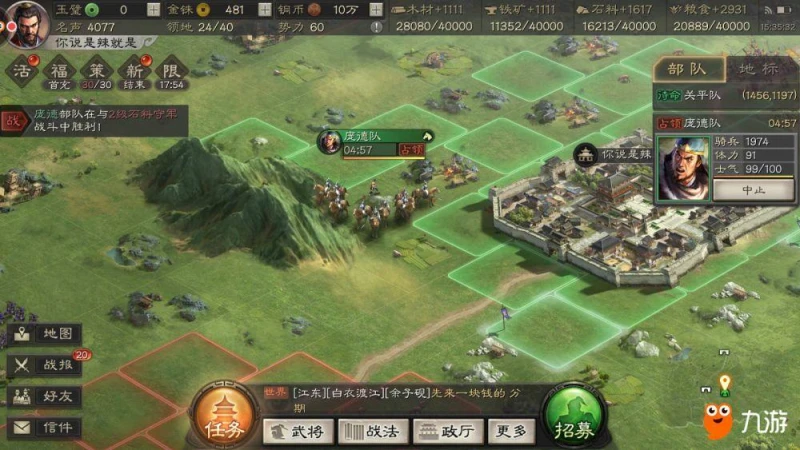The image size is (800, 450).
Task: Open the 好友 friends list
Action: point(45,396)
